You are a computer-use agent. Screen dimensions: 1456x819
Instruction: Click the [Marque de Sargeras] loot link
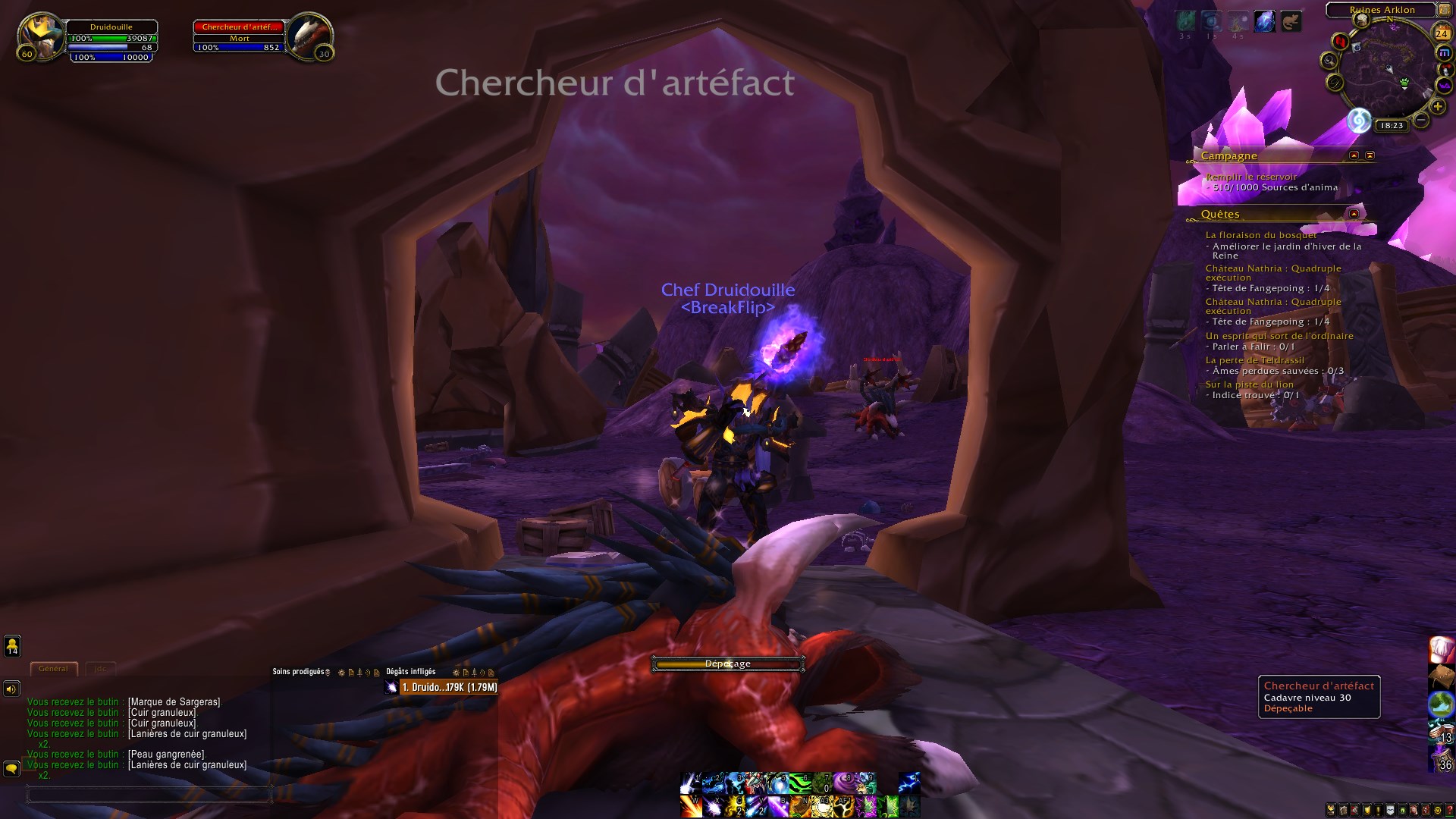coord(174,701)
